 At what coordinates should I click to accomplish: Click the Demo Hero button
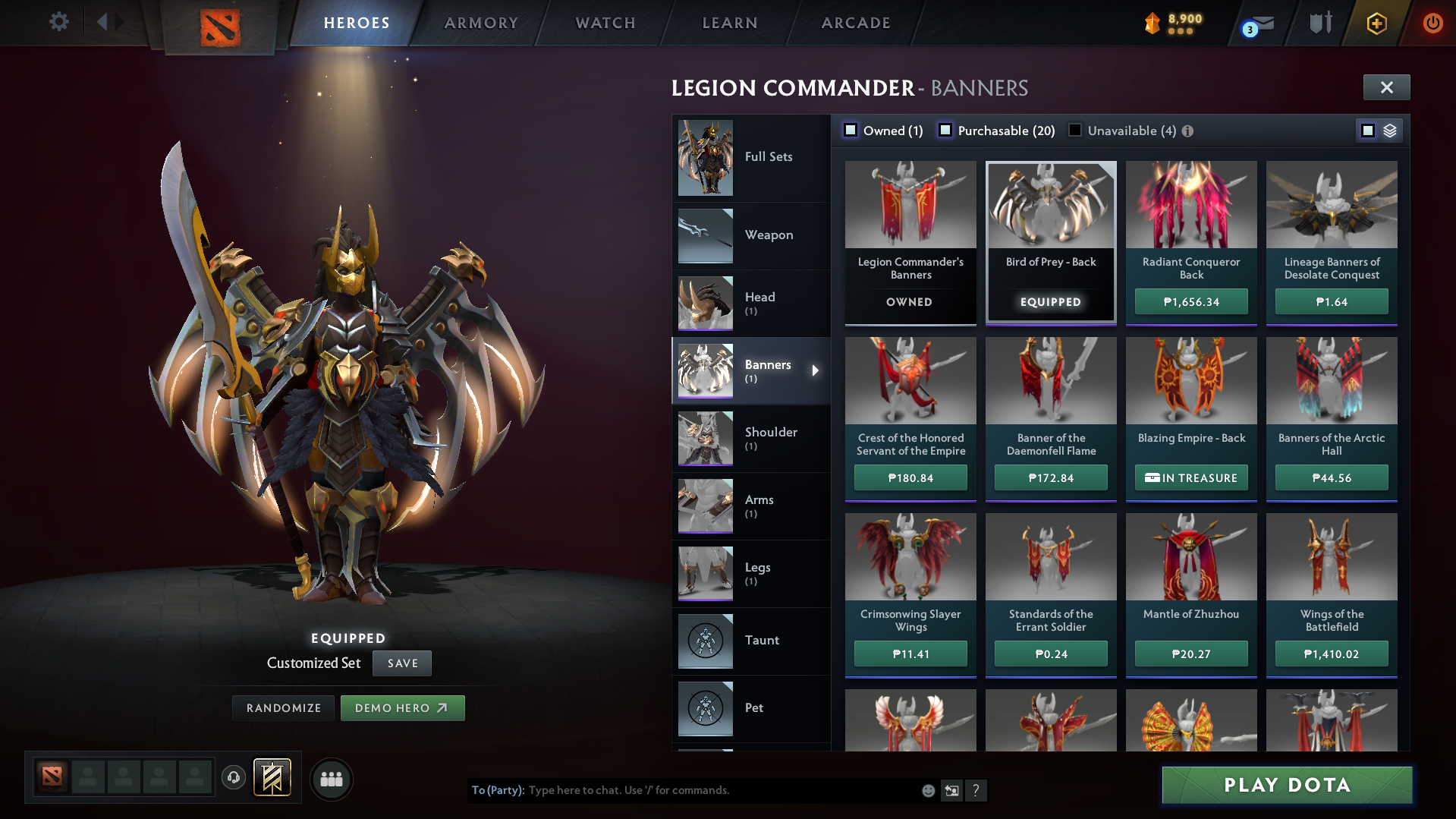[403, 707]
